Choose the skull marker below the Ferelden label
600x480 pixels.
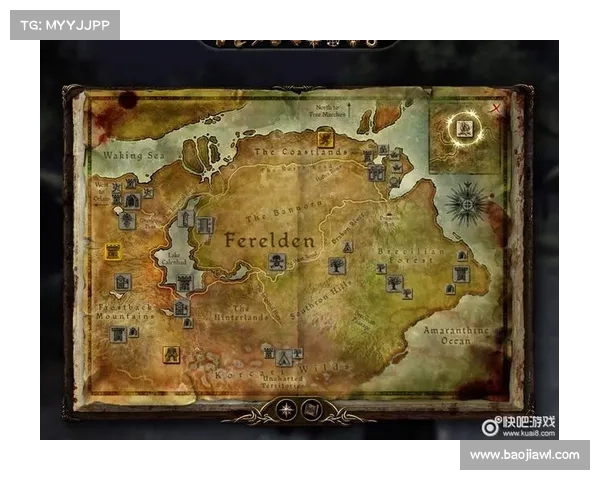pos(277,262)
